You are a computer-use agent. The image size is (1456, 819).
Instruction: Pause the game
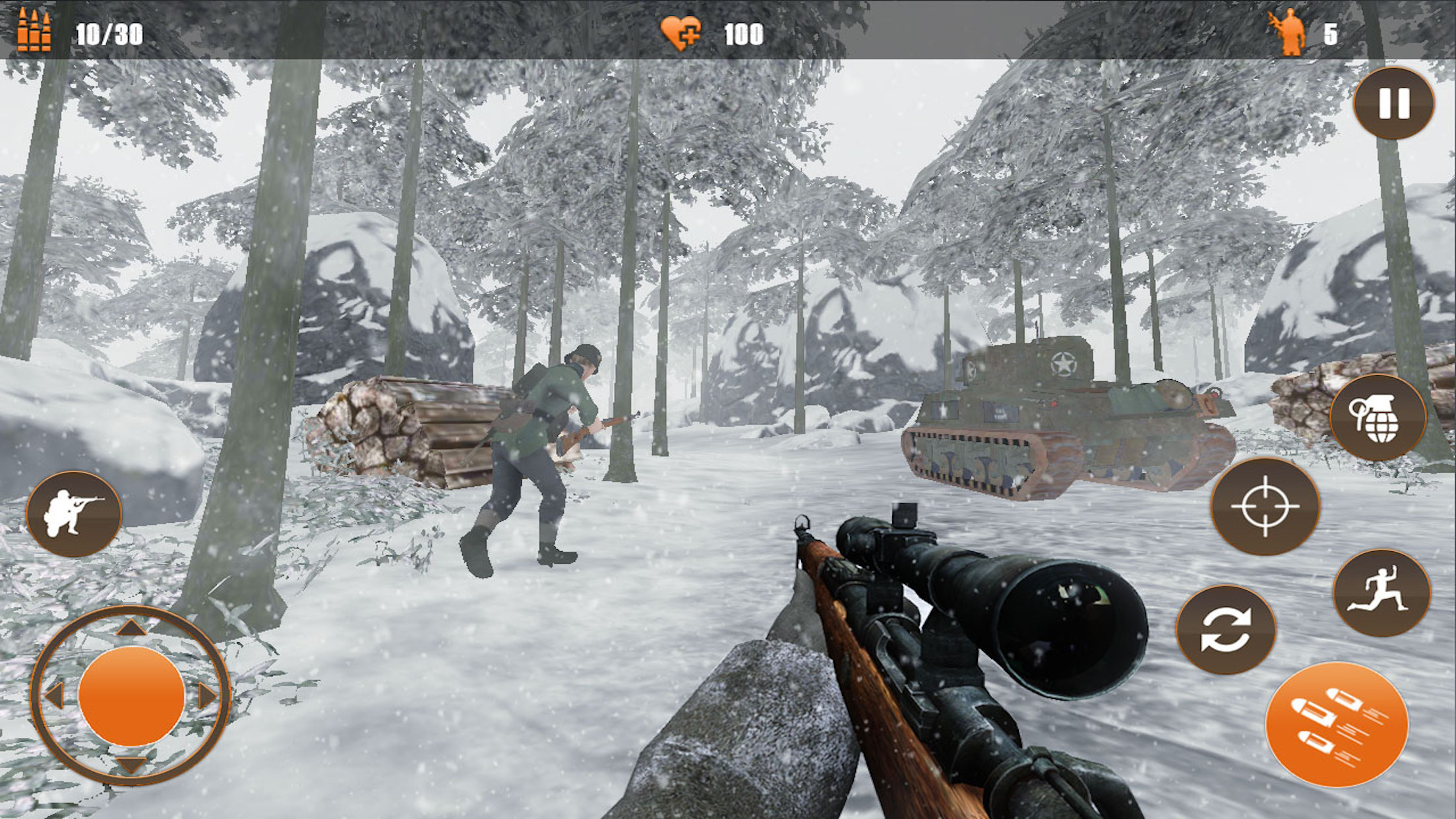click(x=1393, y=104)
